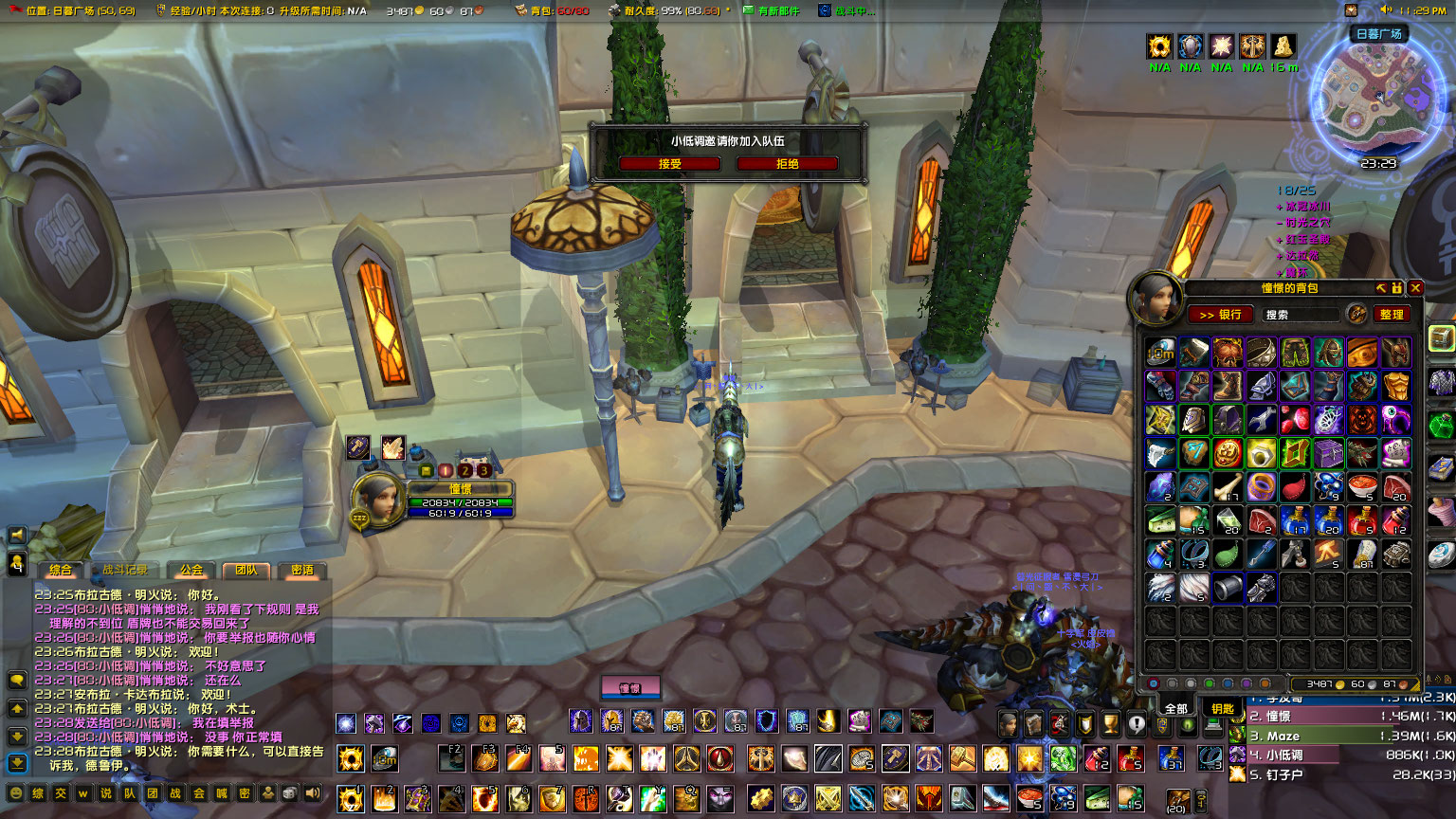Click the minimize arrow on the backpack panel
This screenshot has height=819, width=1456.
pos(1381,288)
